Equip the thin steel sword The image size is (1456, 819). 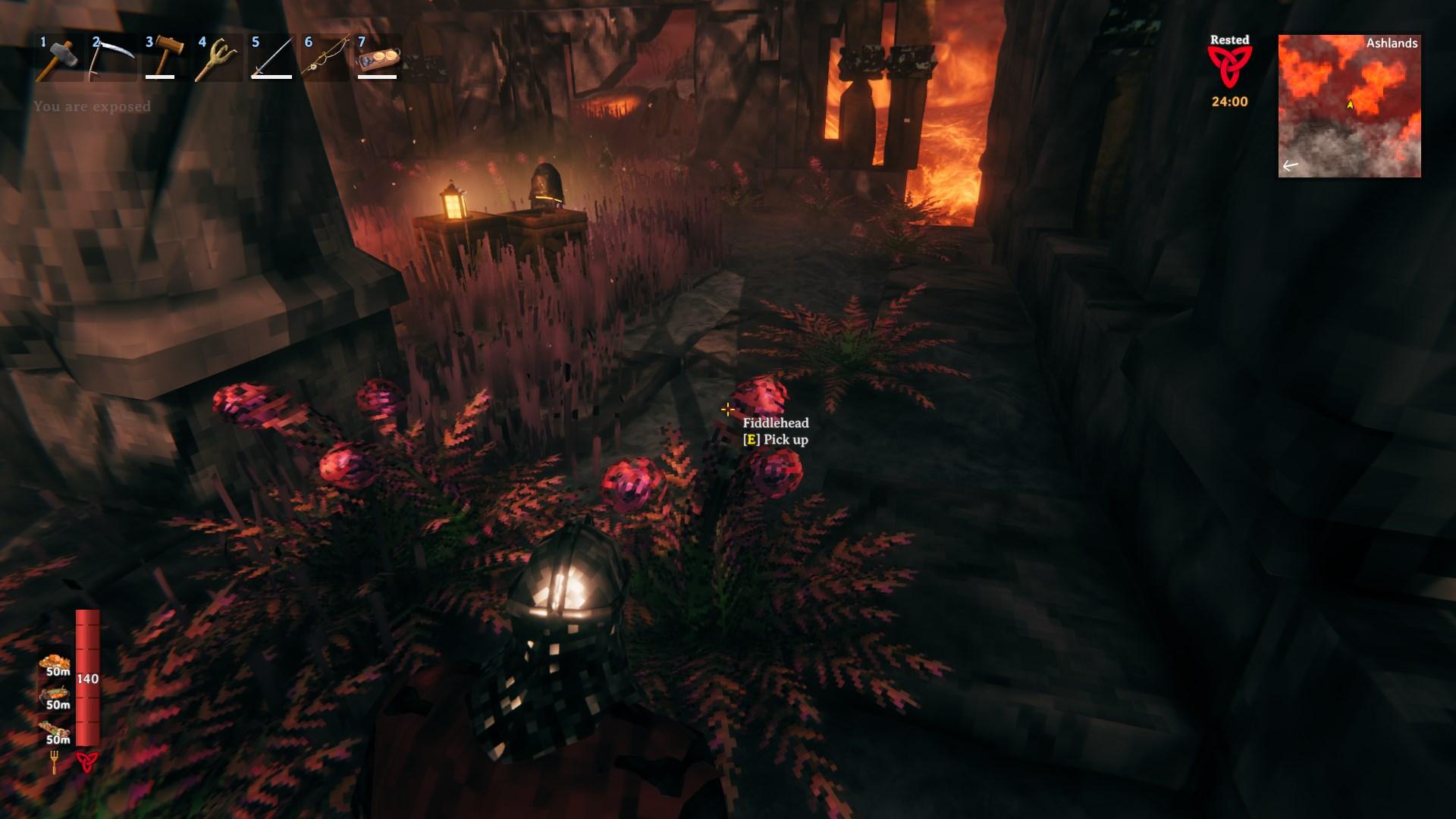tap(271, 57)
